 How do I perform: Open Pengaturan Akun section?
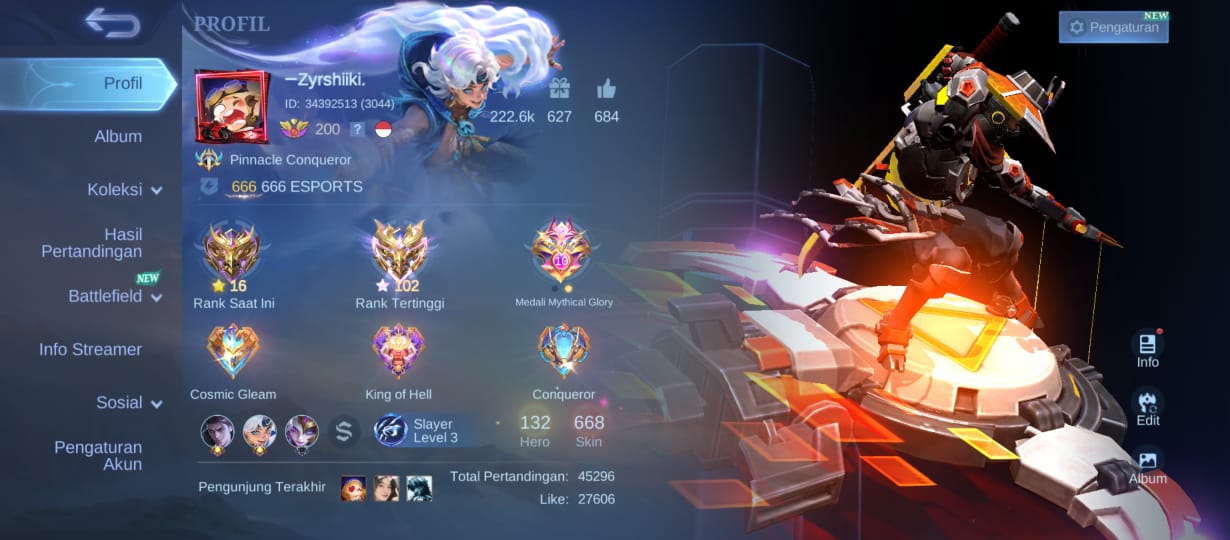point(98,455)
